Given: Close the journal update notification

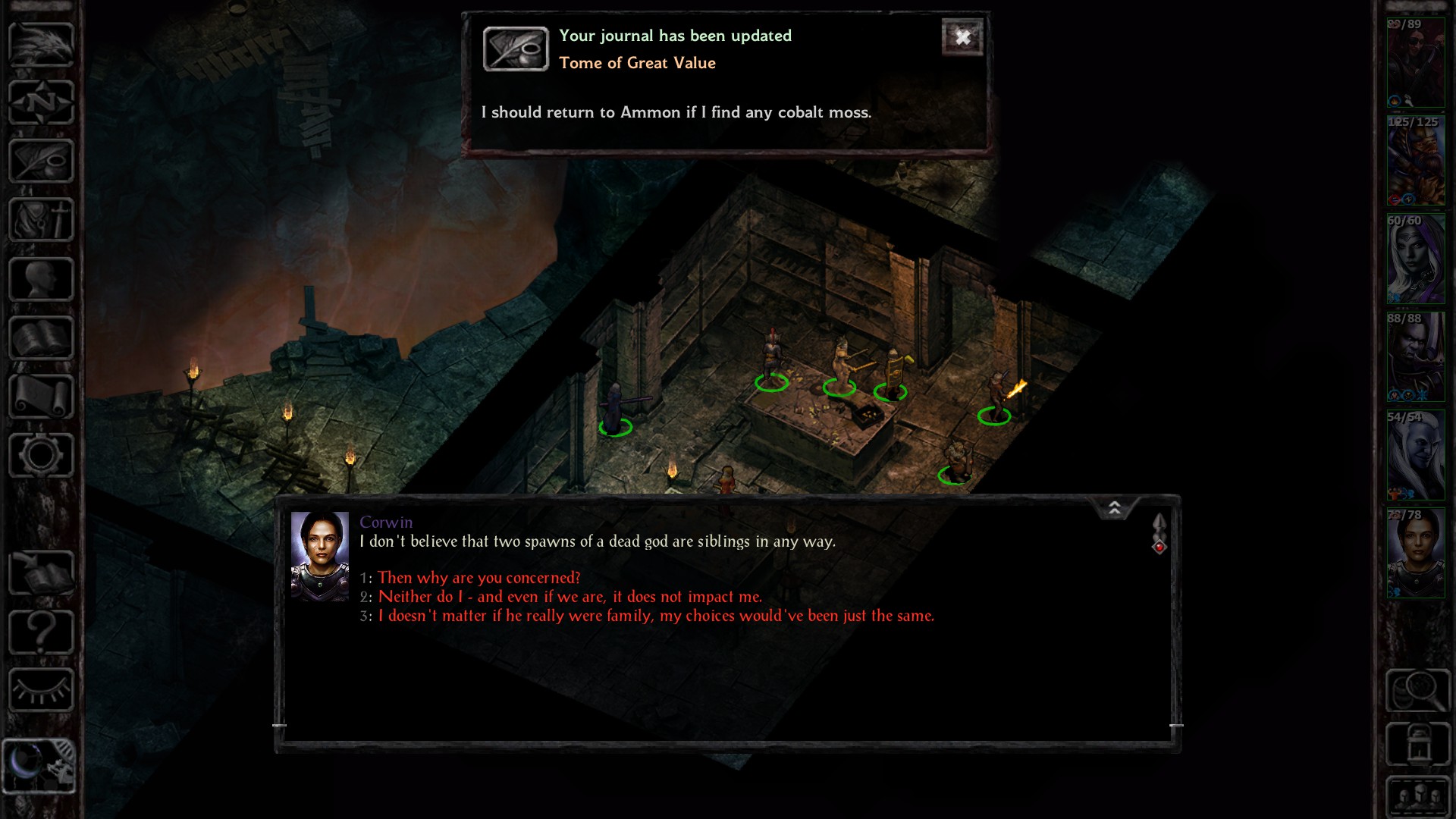Looking at the screenshot, I should tap(962, 37).
